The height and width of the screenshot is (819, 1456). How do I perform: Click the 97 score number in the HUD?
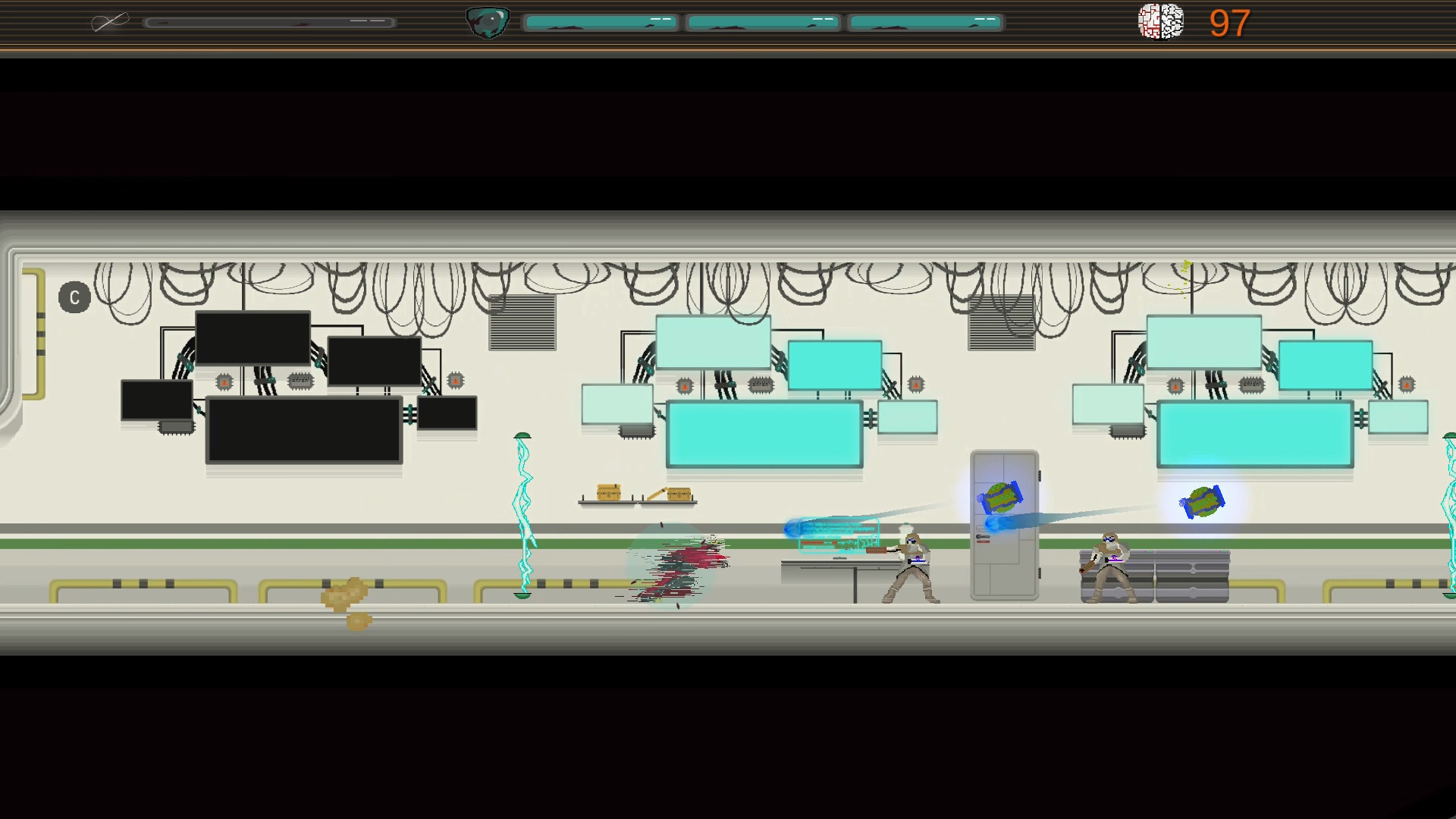point(1228,24)
